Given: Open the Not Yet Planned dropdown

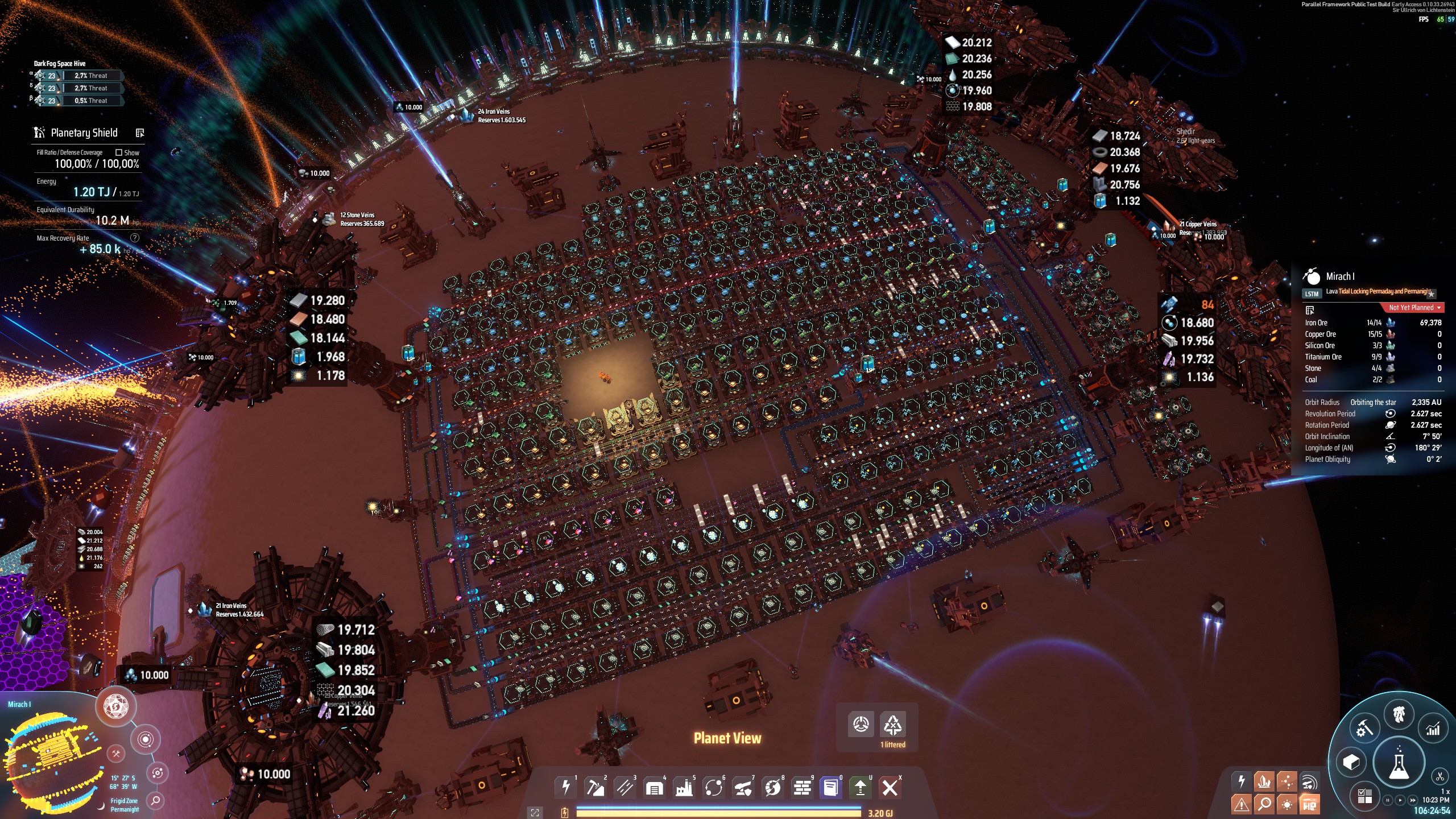Looking at the screenshot, I should pos(1414,308).
